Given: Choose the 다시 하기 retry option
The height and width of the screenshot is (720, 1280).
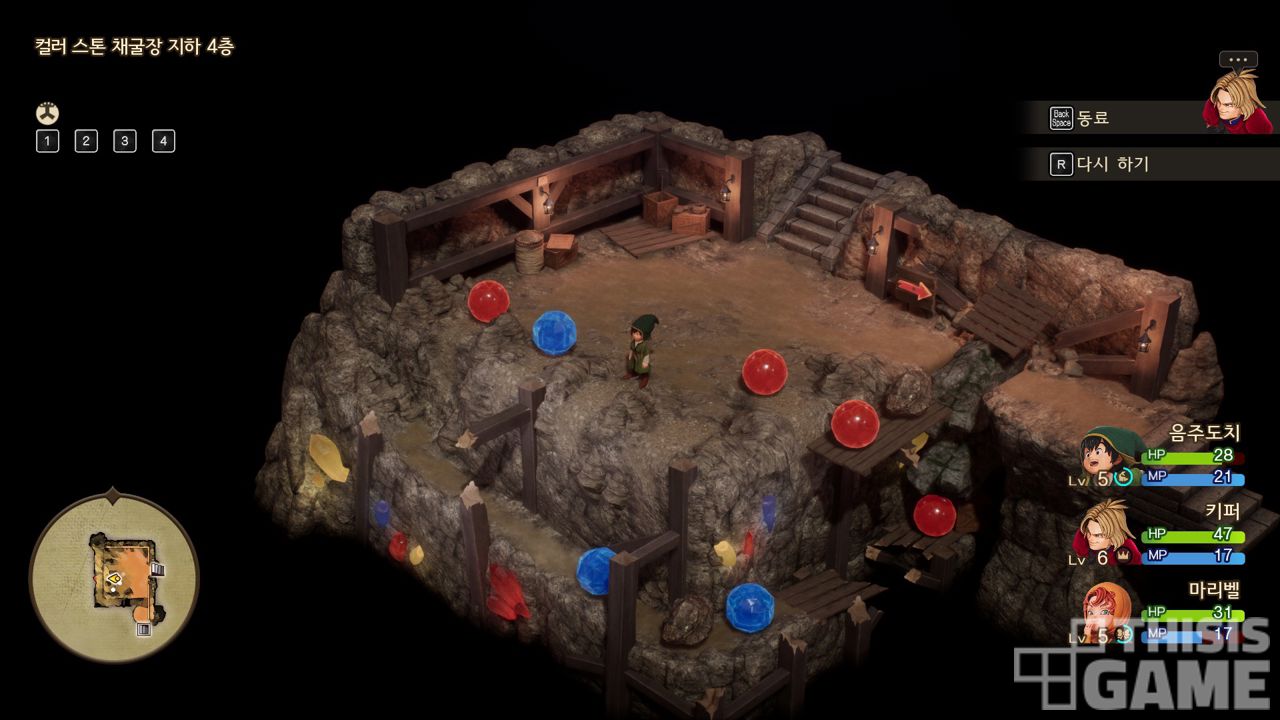Looking at the screenshot, I should click(1112, 164).
